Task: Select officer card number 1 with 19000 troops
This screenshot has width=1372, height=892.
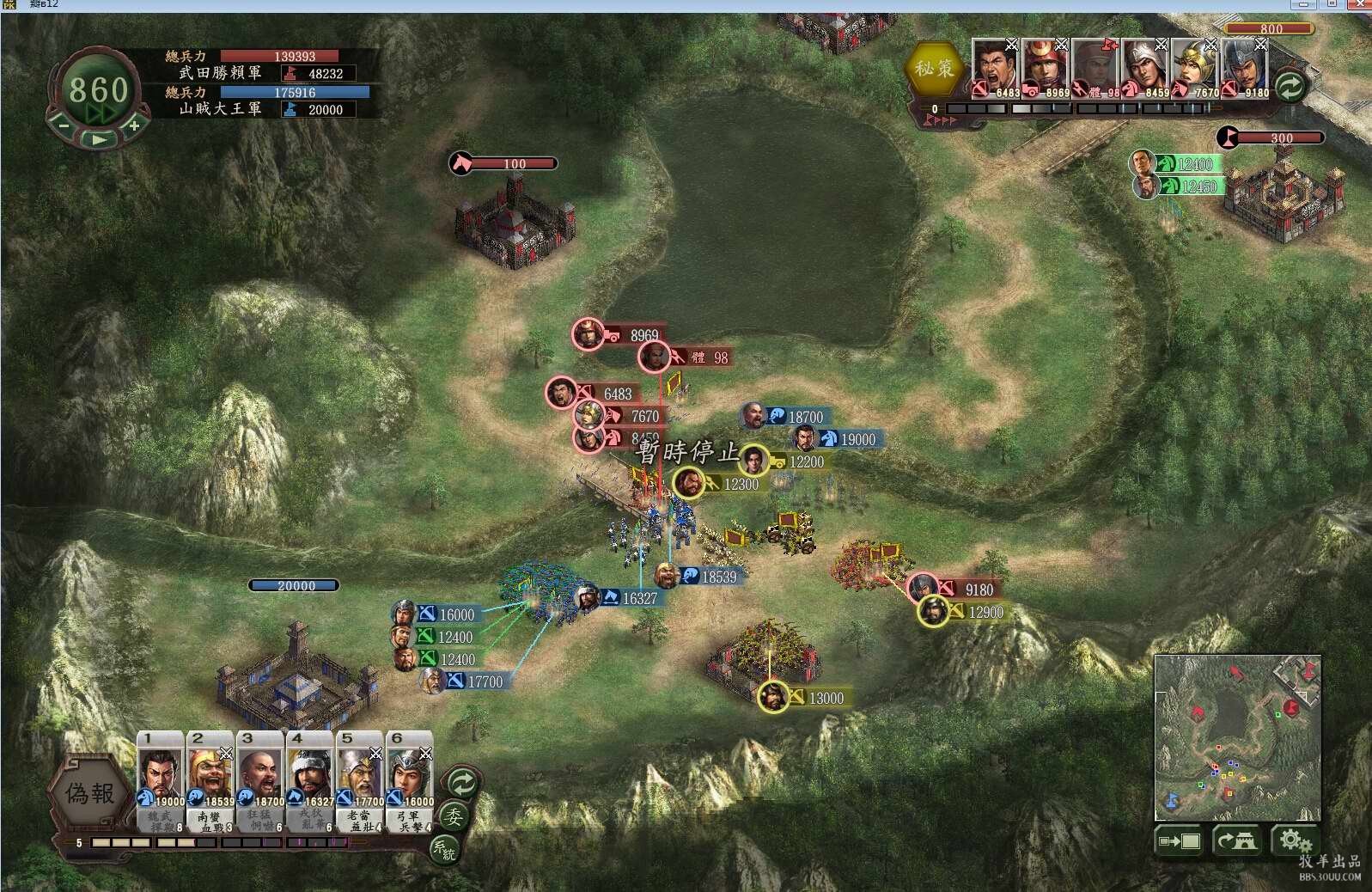Action: pyautogui.click(x=161, y=781)
